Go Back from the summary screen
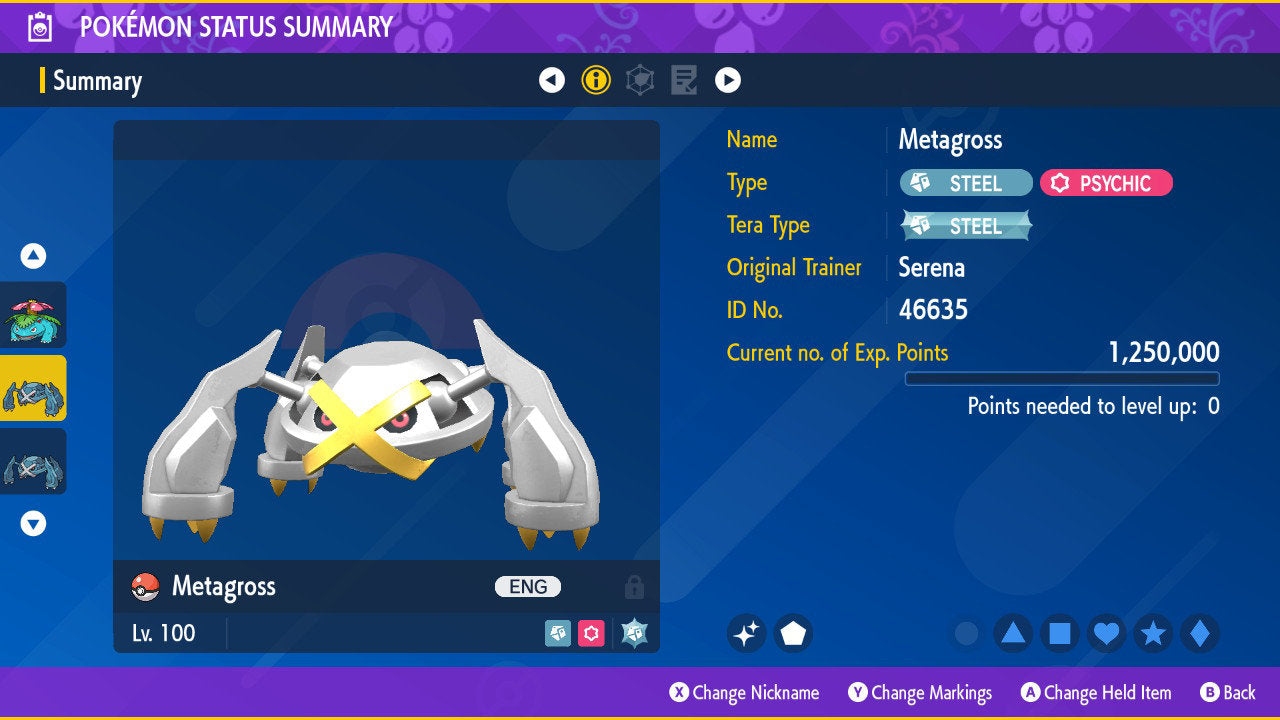Viewport: 1280px width, 720px height. click(x=1228, y=692)
